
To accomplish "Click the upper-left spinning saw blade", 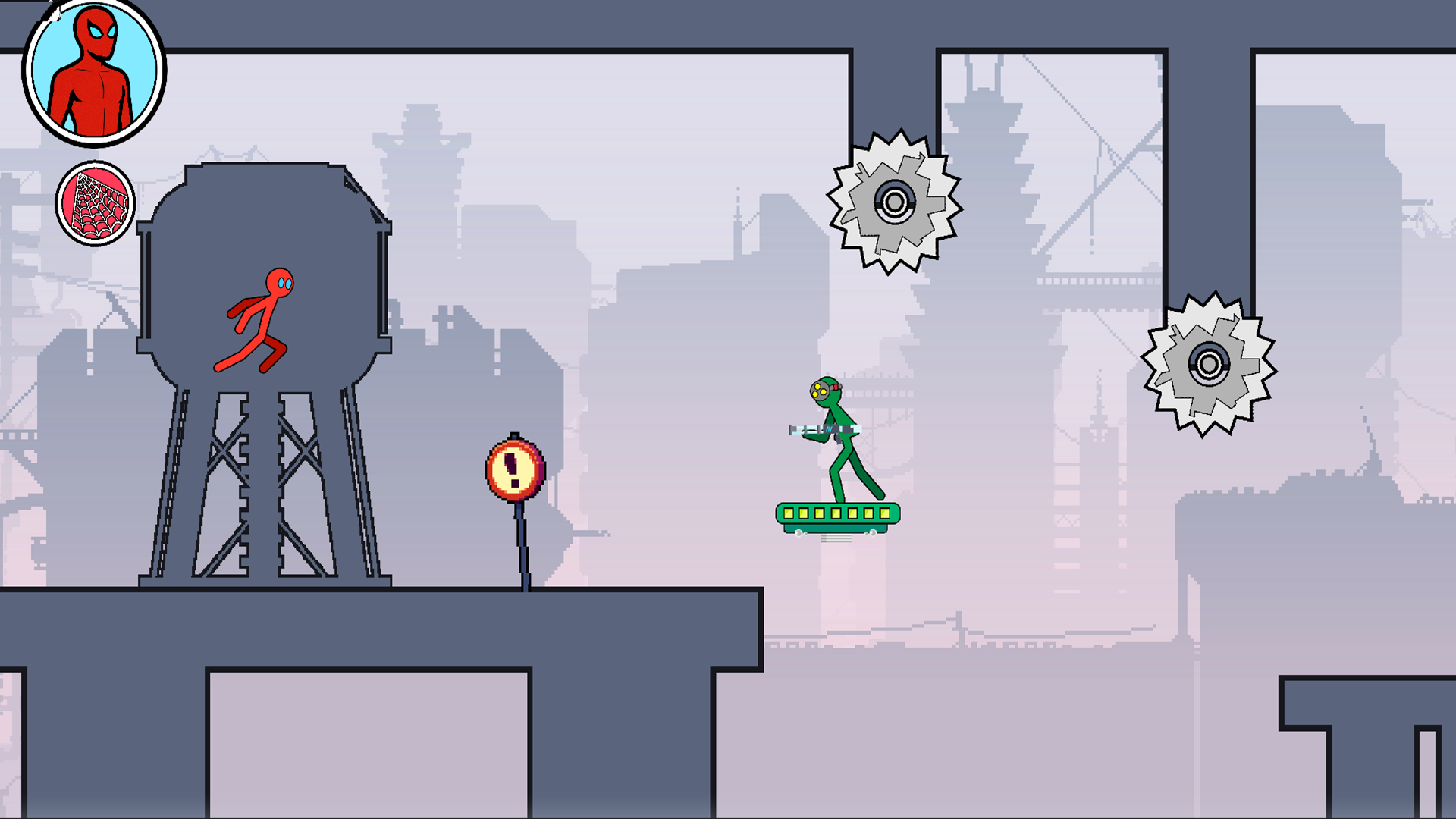I will (x=895, y=201).
